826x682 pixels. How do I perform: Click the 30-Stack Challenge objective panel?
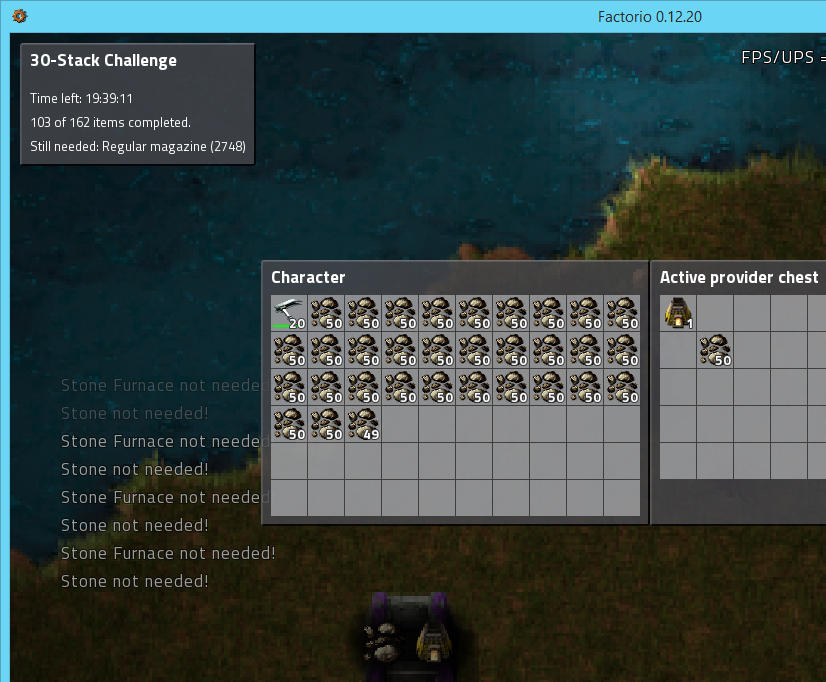click(137, 104)
